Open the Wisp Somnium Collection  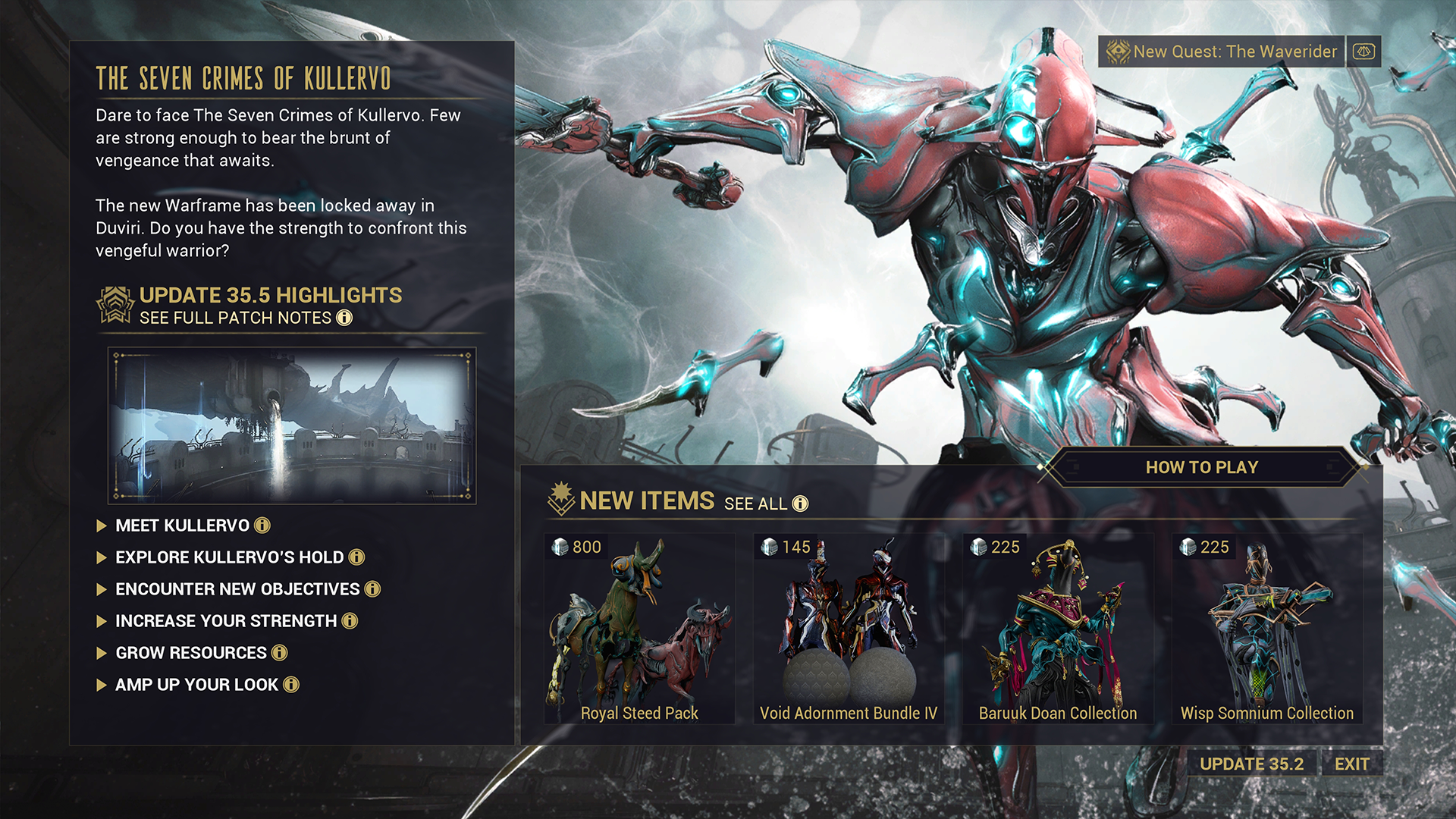(1266, 629)
